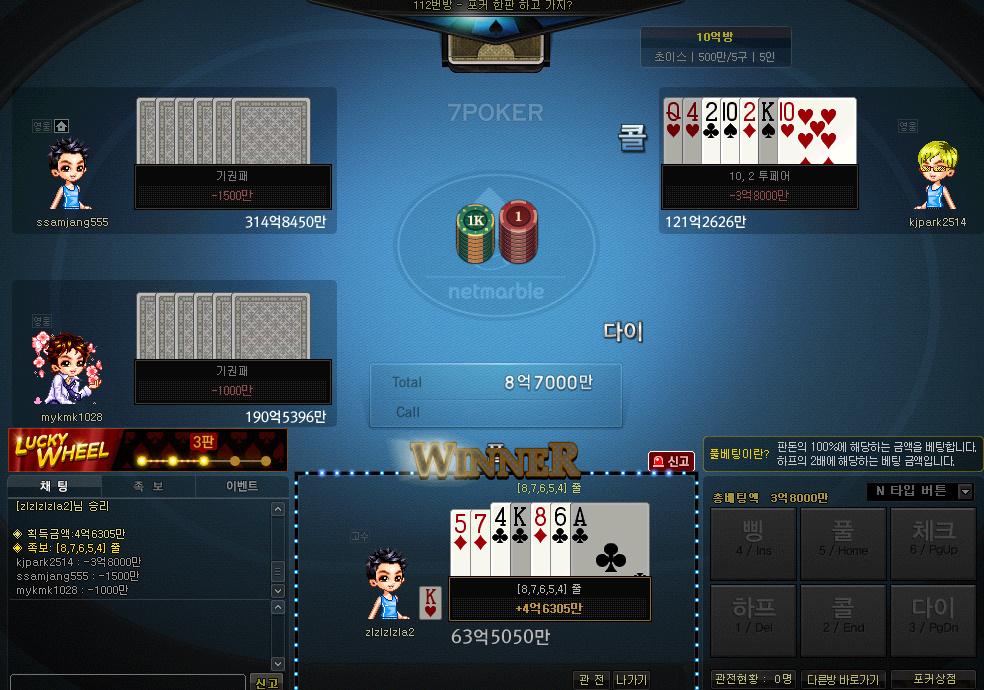This screenshot has width=984, height=690.
Task: Open the 족보 hand rankings tab
Action: pos(149,486)
